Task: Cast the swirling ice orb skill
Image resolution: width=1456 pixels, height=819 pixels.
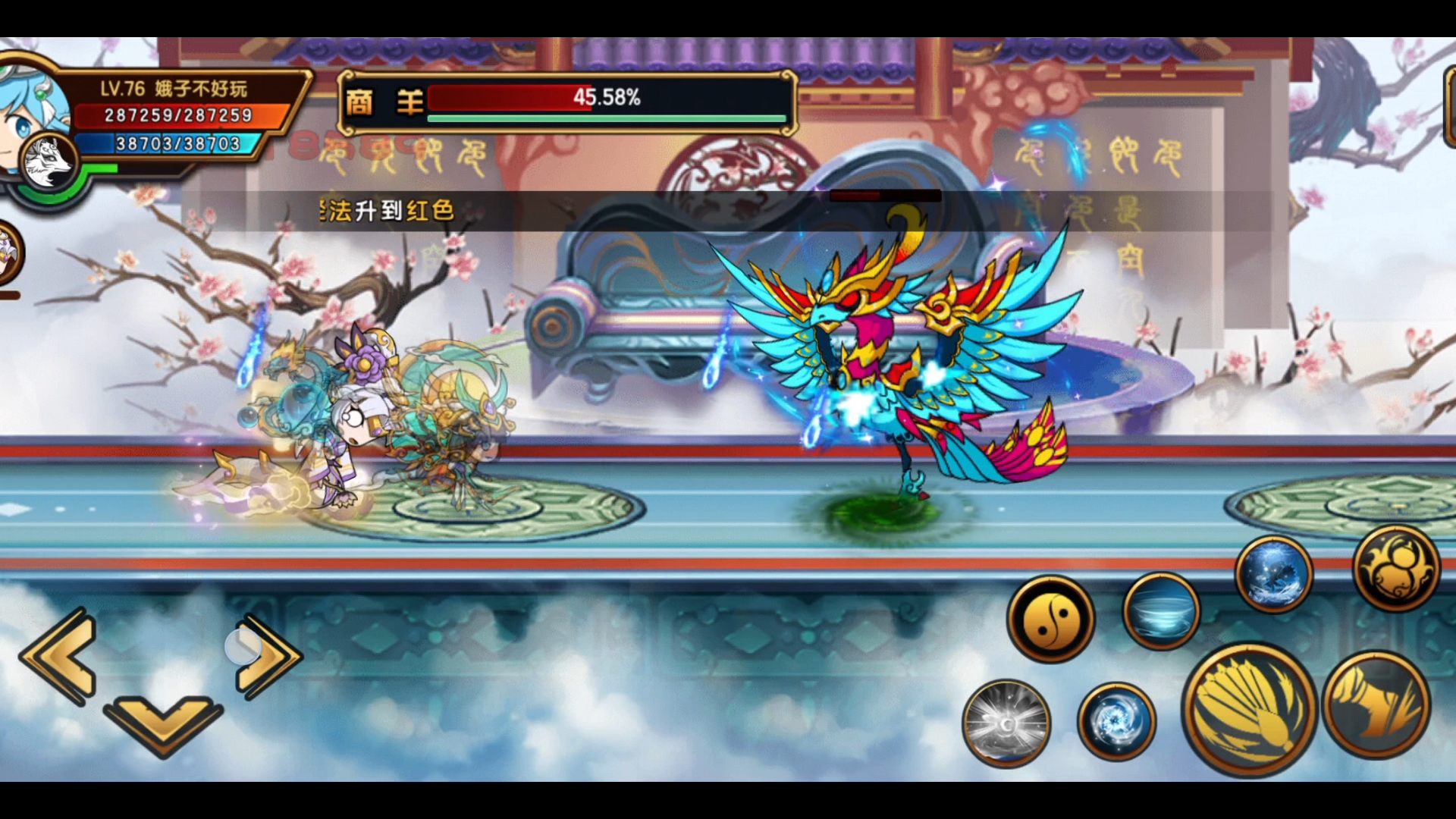Action: (1116, 721)
